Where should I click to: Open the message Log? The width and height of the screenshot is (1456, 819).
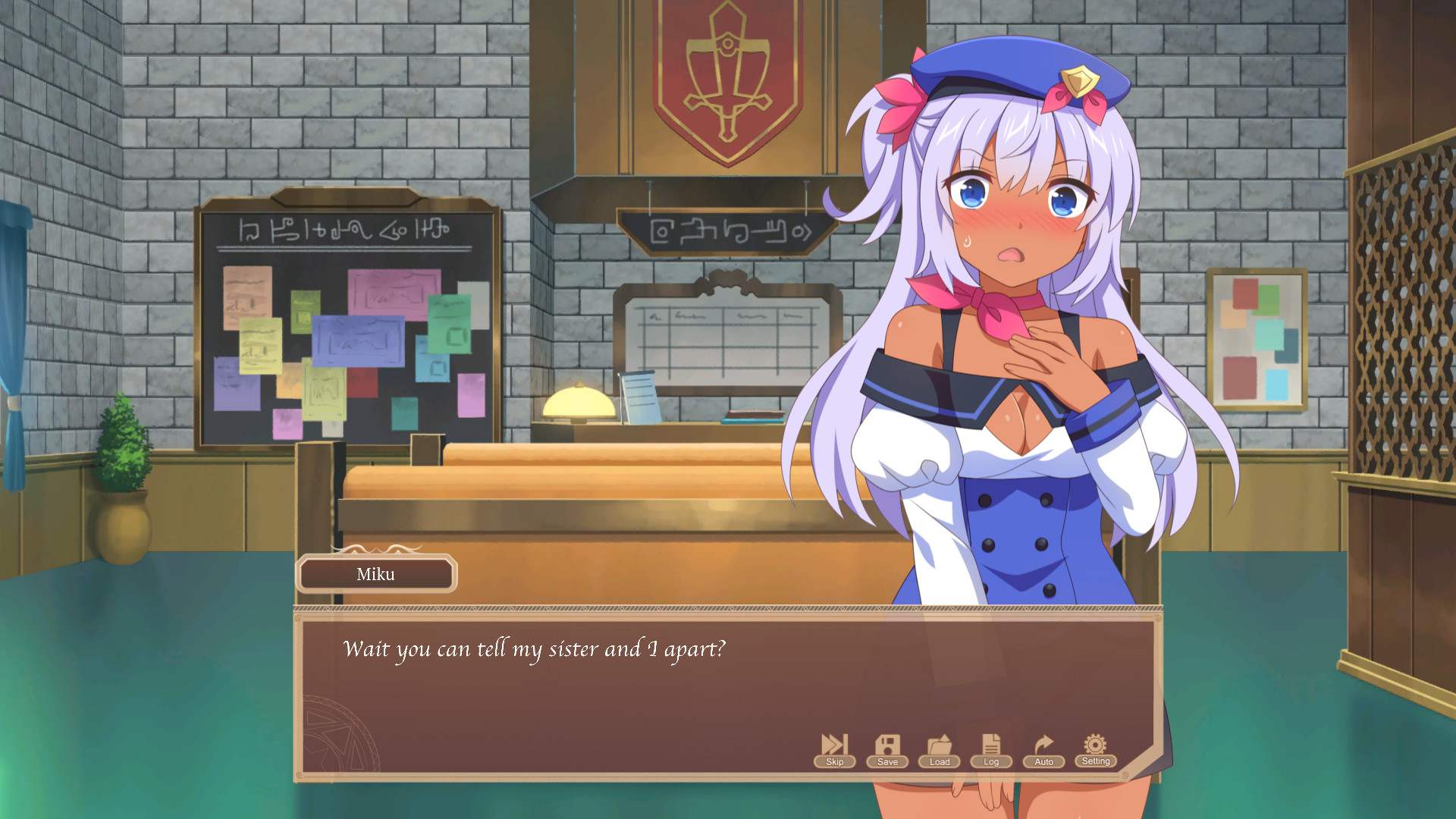click(991, 762)
